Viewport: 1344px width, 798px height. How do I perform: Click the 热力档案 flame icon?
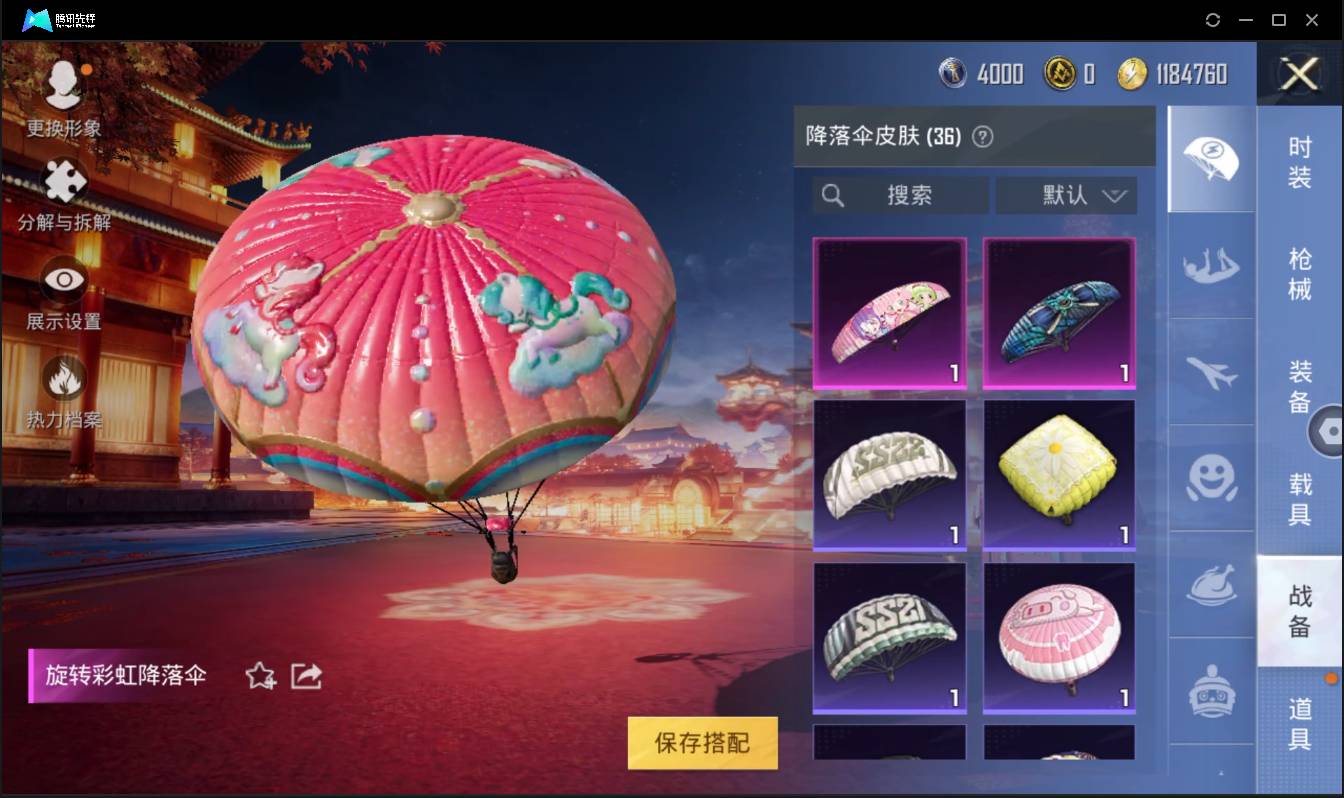click(63, 380)
